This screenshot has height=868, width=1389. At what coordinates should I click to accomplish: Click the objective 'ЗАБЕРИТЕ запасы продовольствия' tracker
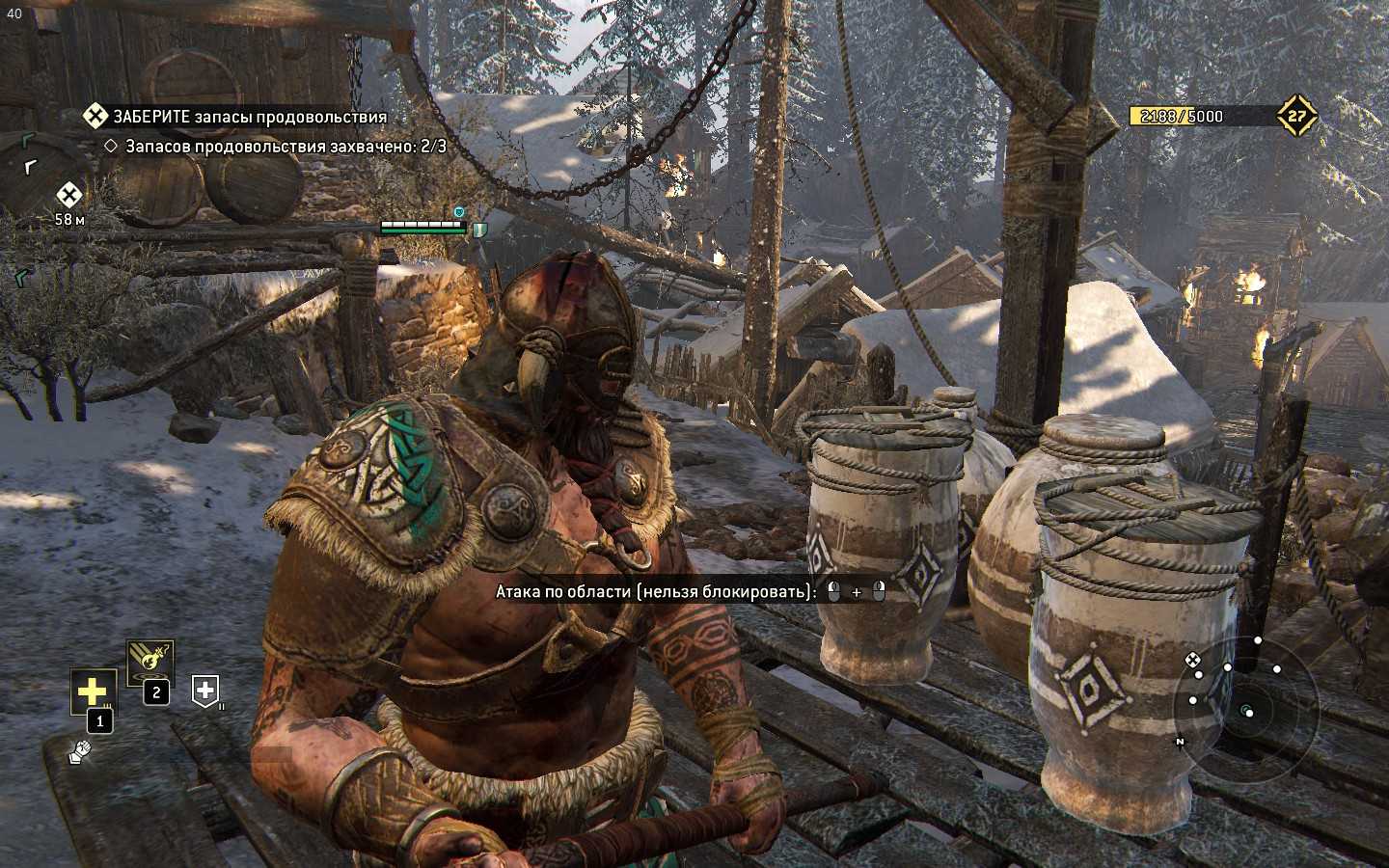pos(236,117)
